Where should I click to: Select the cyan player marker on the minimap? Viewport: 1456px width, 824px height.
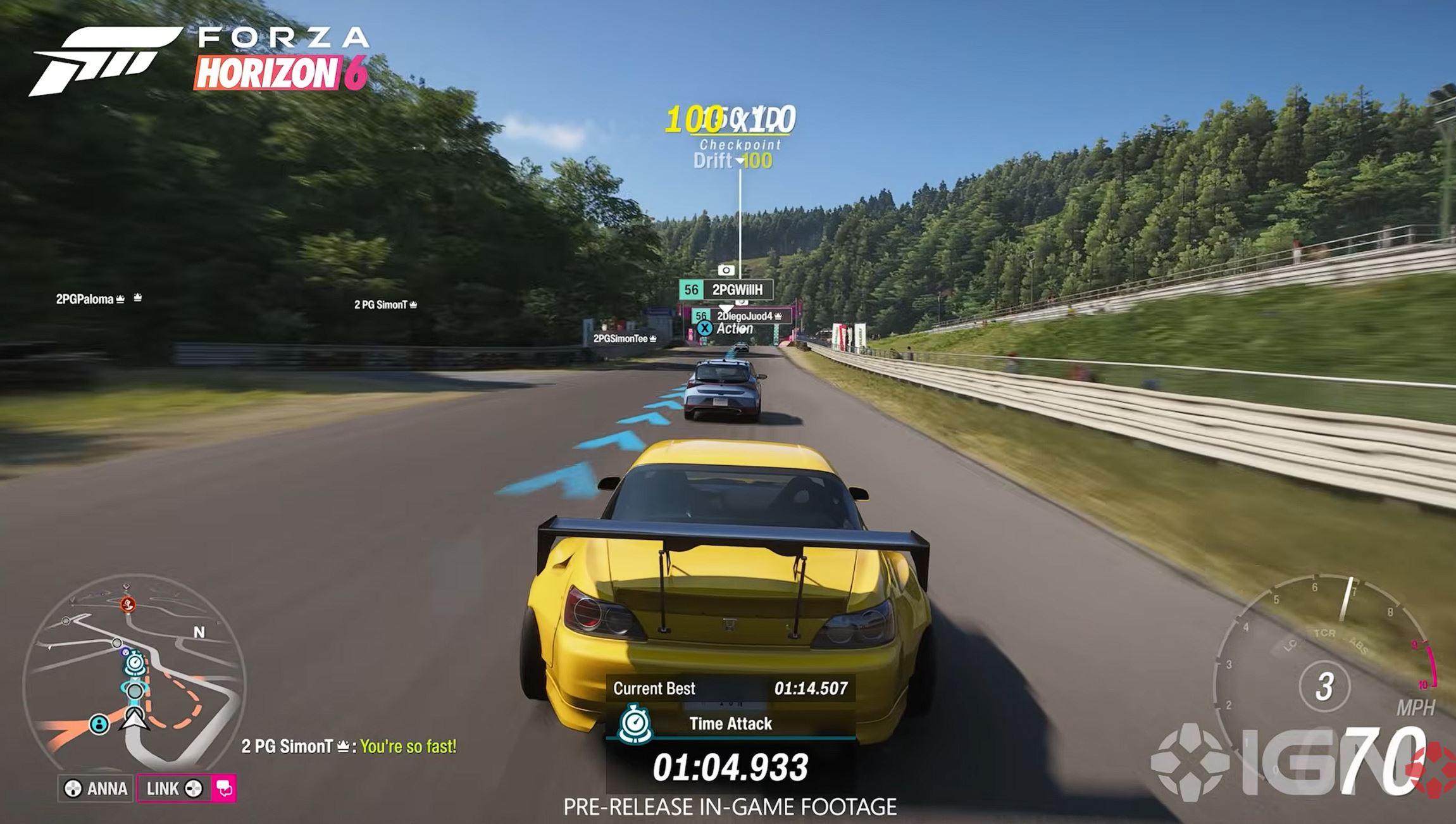coord(99,723)
